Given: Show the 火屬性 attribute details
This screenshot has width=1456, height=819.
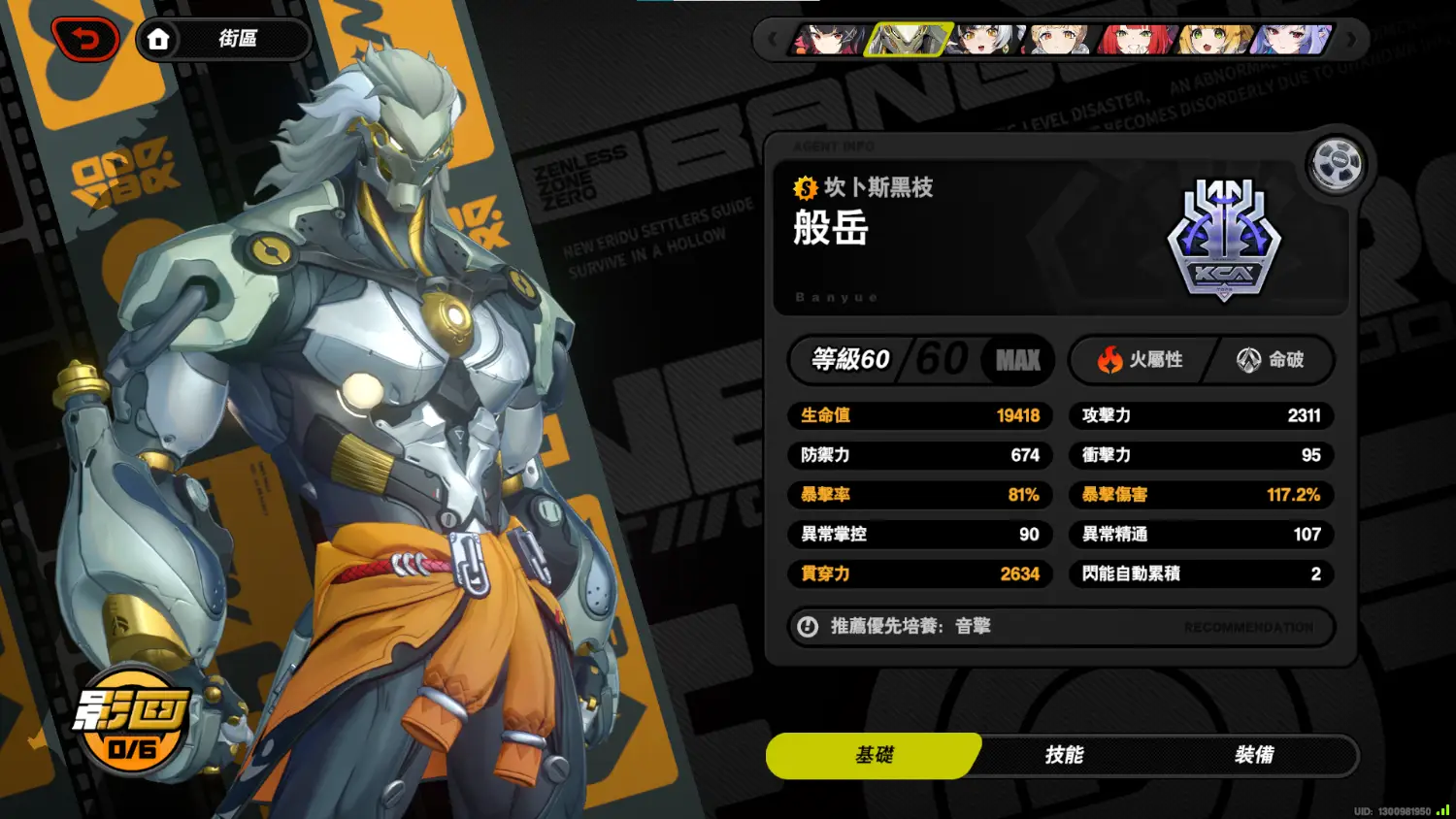Looking at the screenshot, I should coord(1142,360).
